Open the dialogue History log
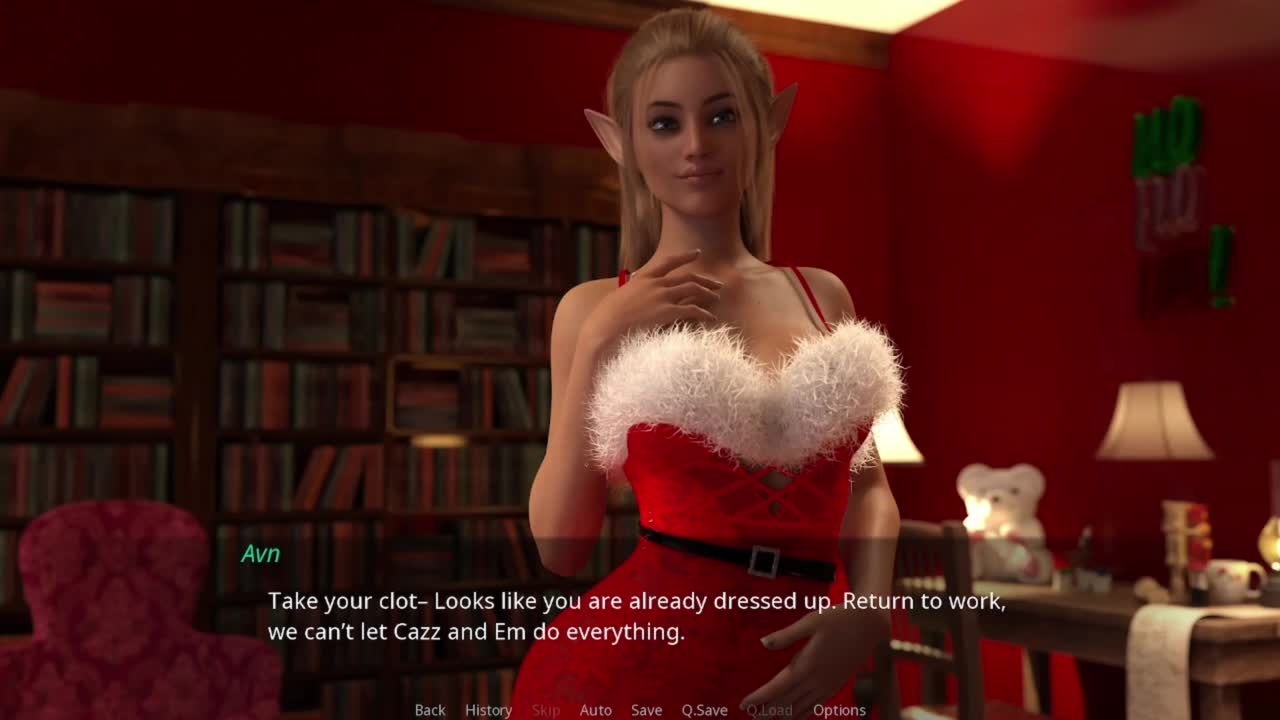This screenshot has width=1280, height=720. tap(488, 710)
